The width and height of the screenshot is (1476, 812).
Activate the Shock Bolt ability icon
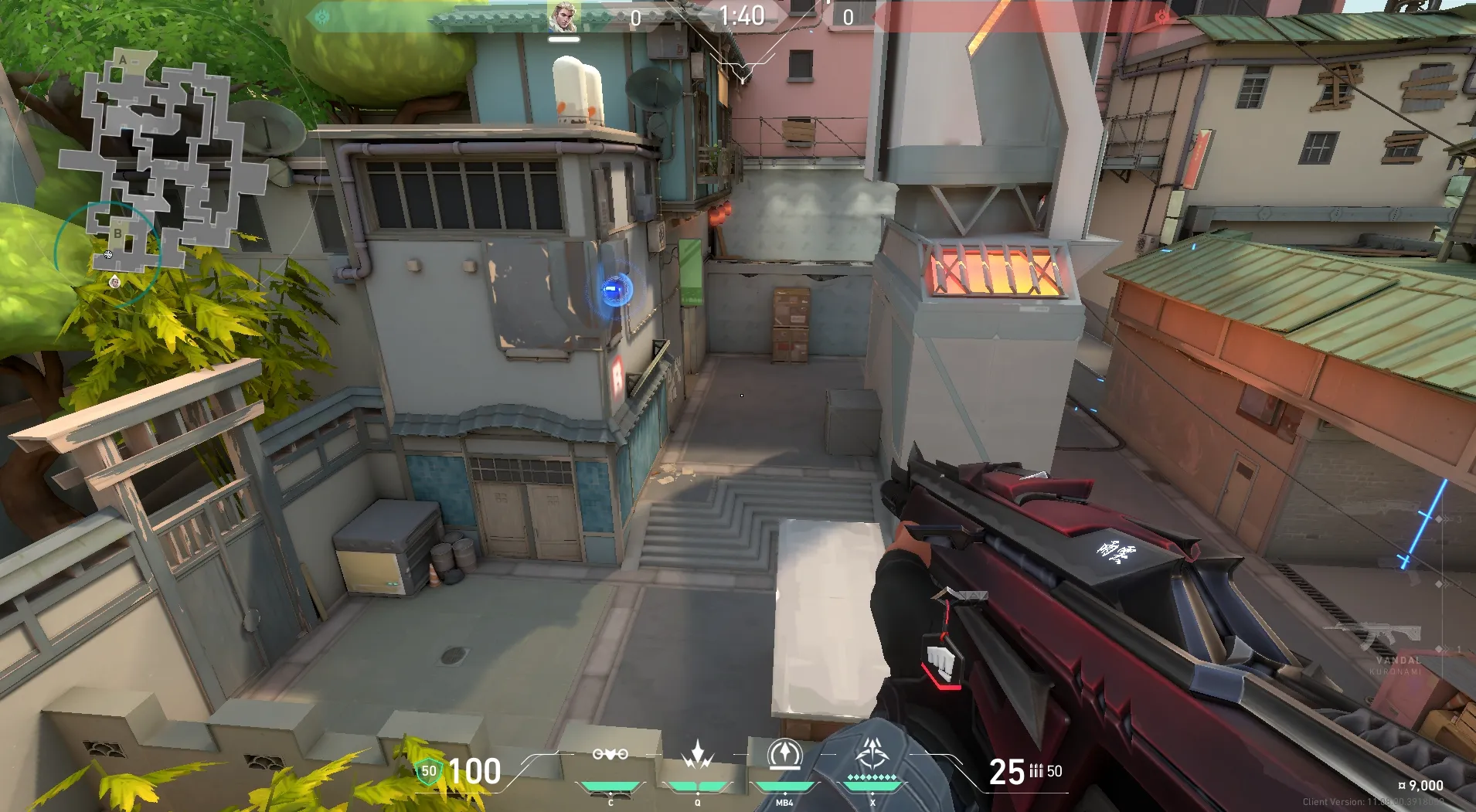698,755
